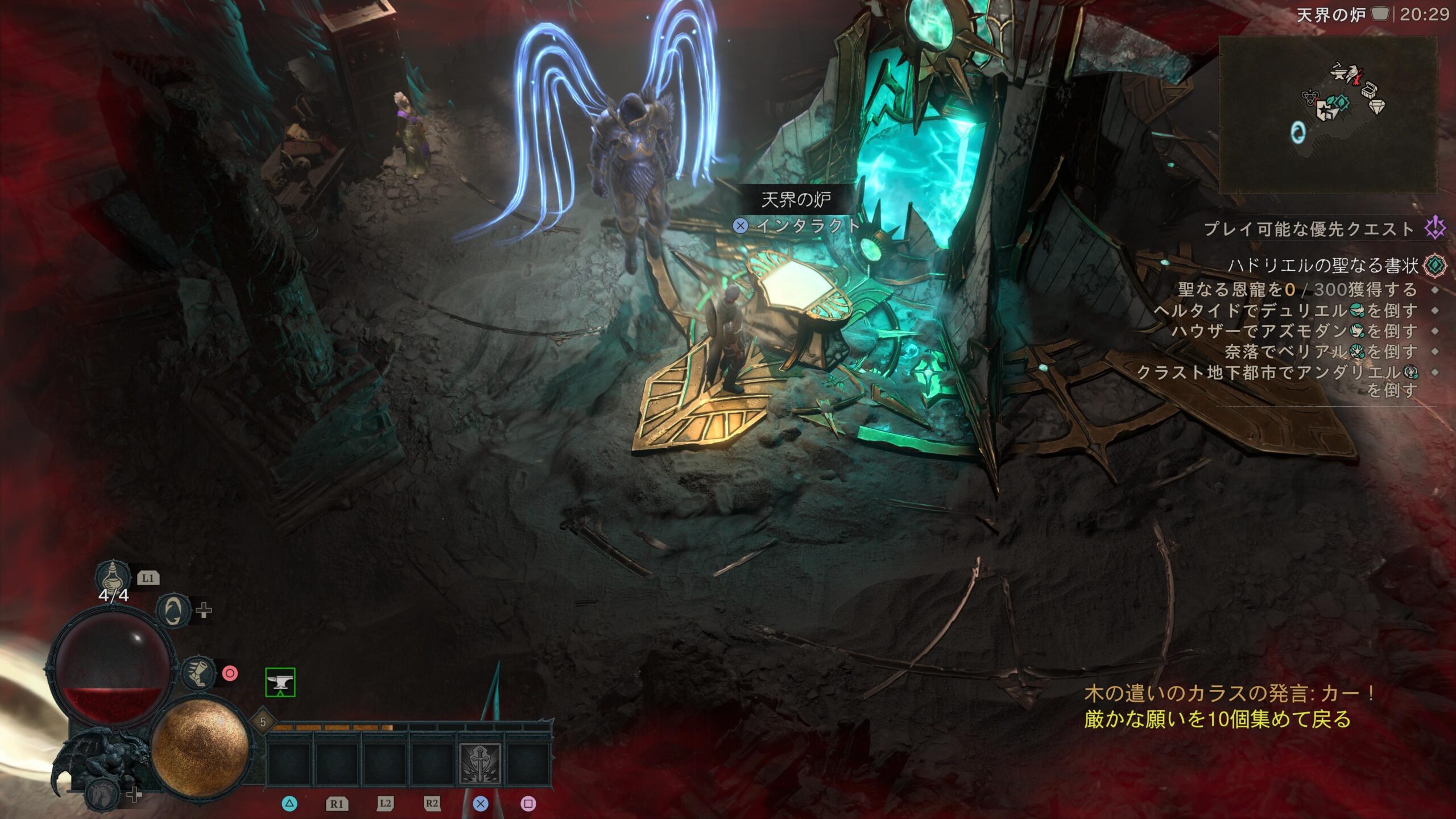
Task: Click the purple priority quest exclamation icon
Action: tap(1435, 229)
